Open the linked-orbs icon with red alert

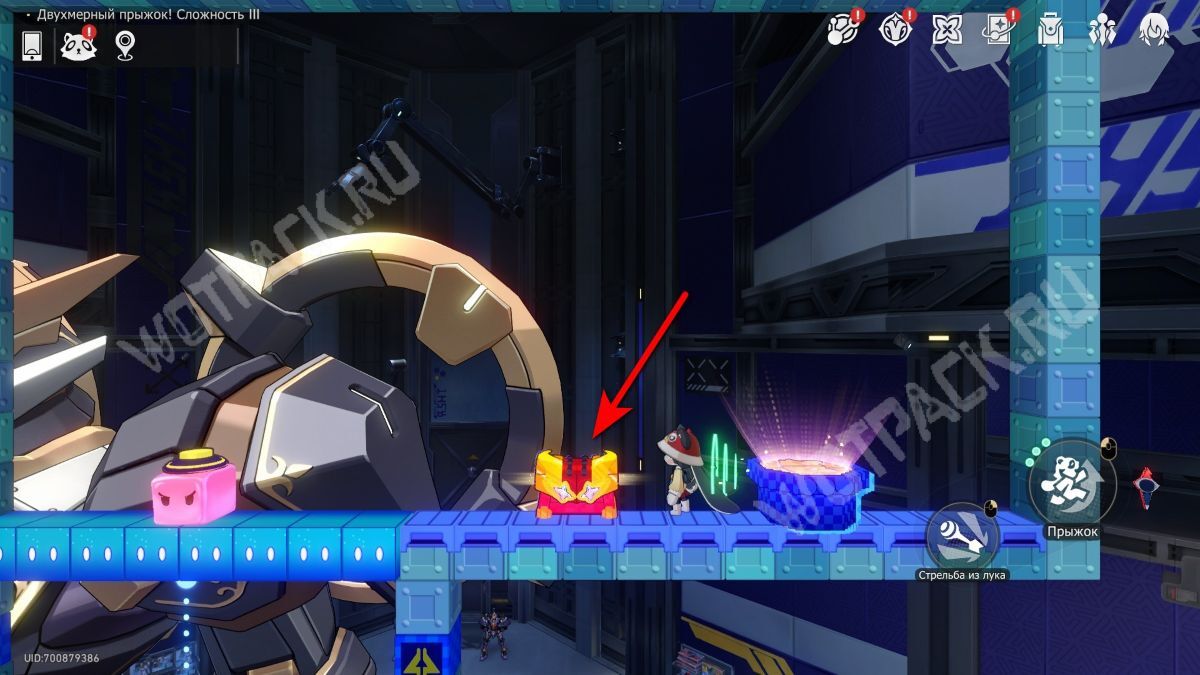841,31
